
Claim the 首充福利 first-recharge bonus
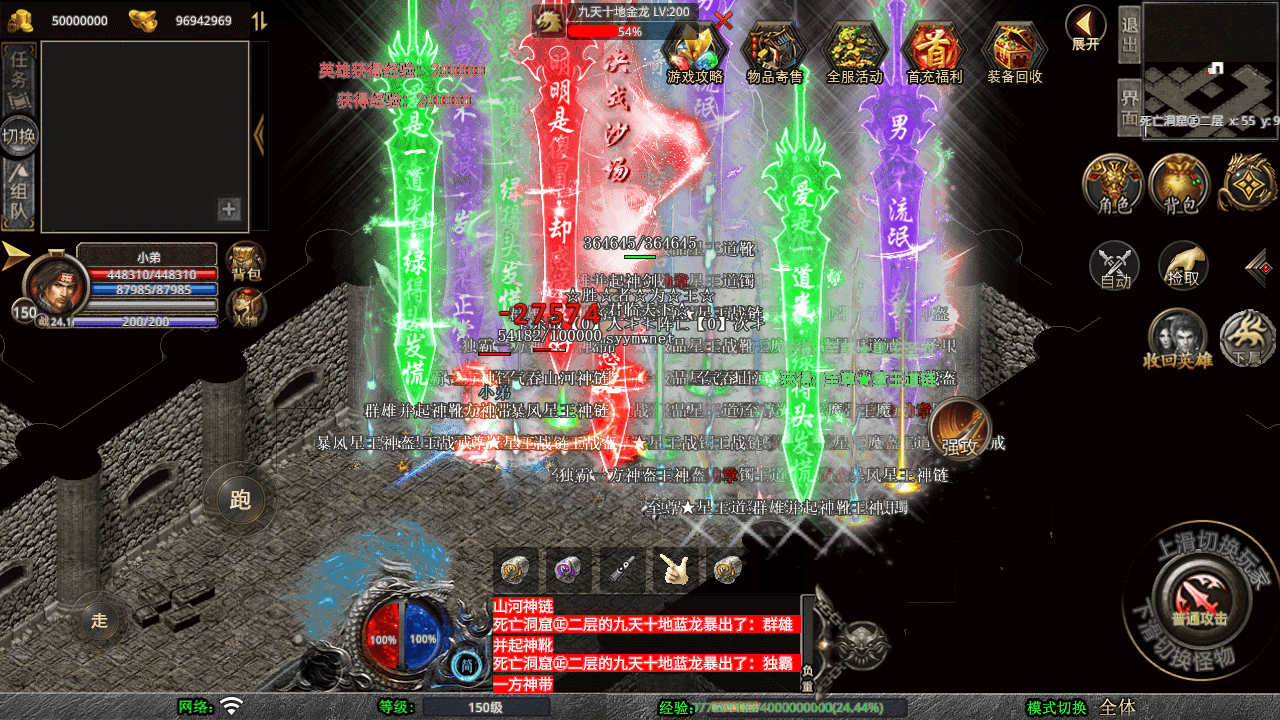934,50
